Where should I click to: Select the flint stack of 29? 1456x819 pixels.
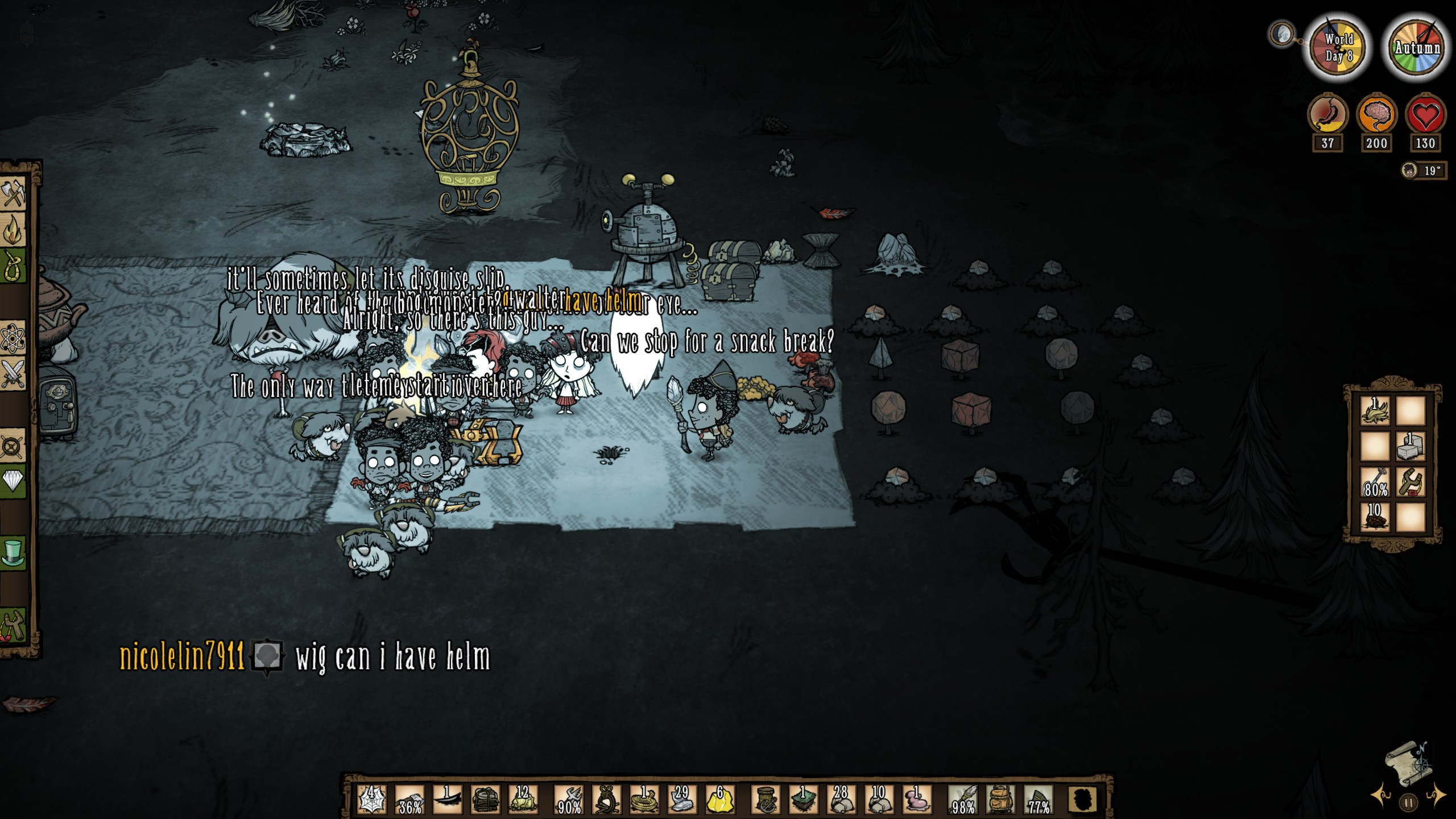pos(682,799)
